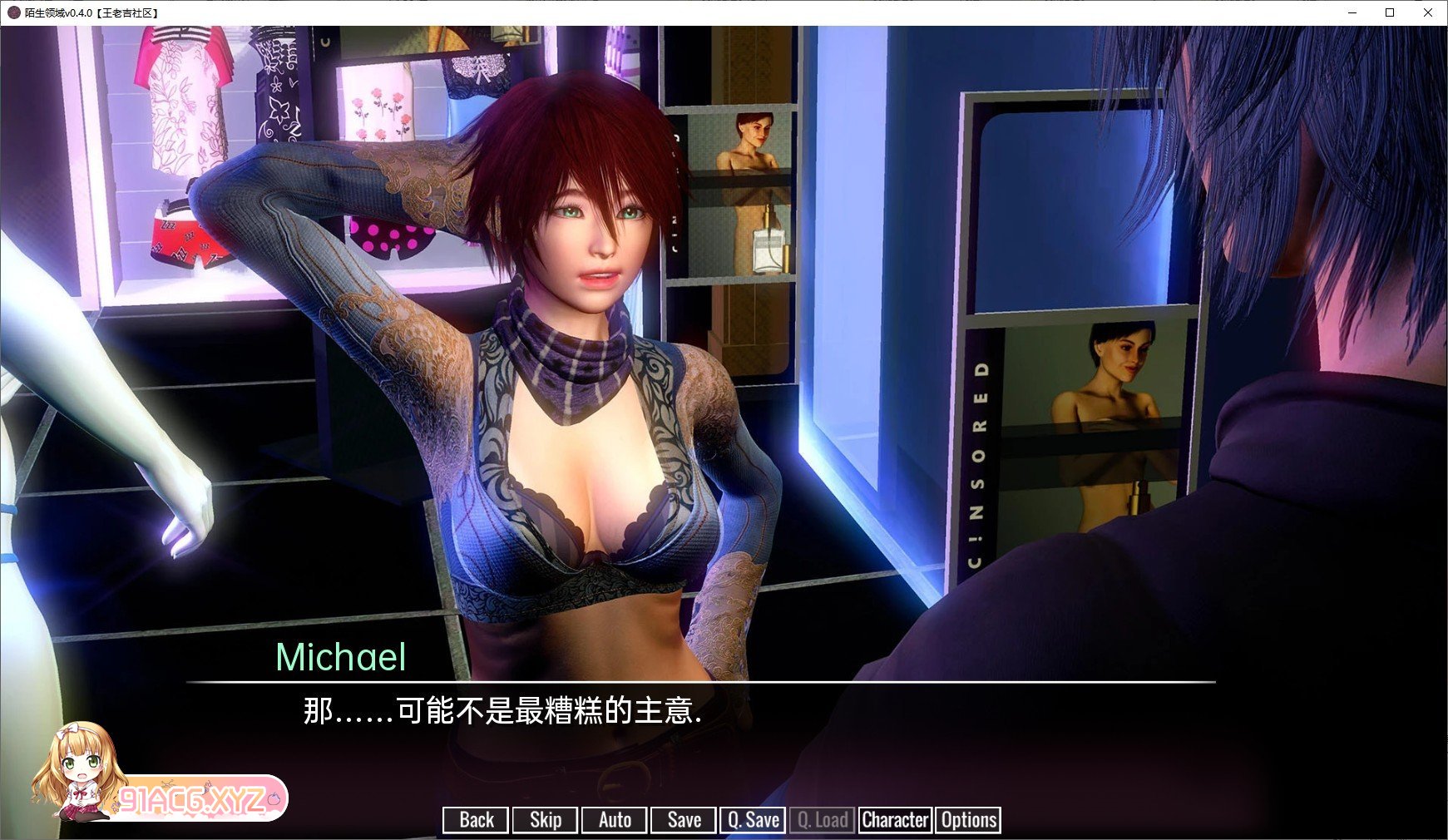This screenshot has width=1448, height=840.
Task: Go back with the Back button
Action: coord(476,820)
